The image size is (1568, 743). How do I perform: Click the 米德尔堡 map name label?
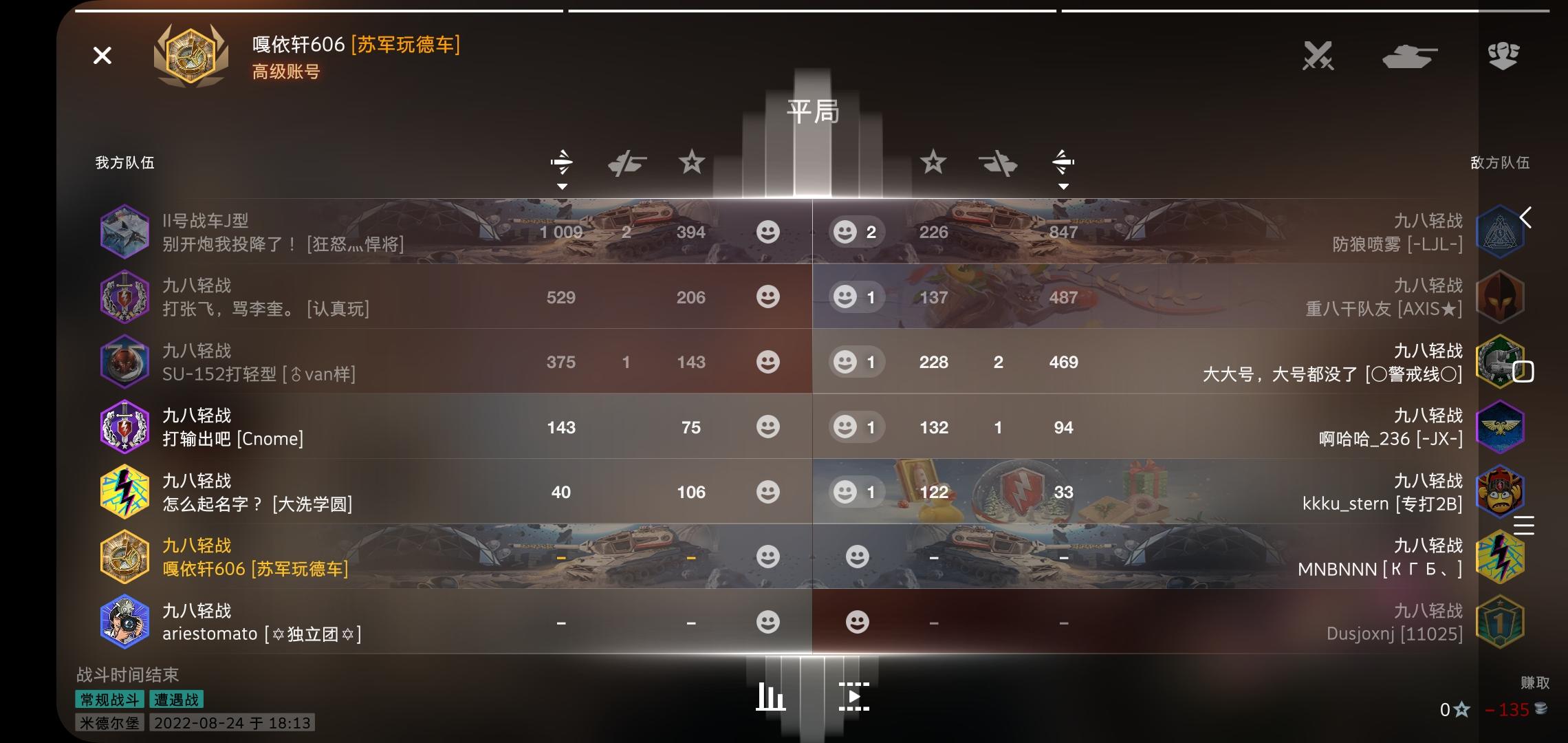[109, 724]
